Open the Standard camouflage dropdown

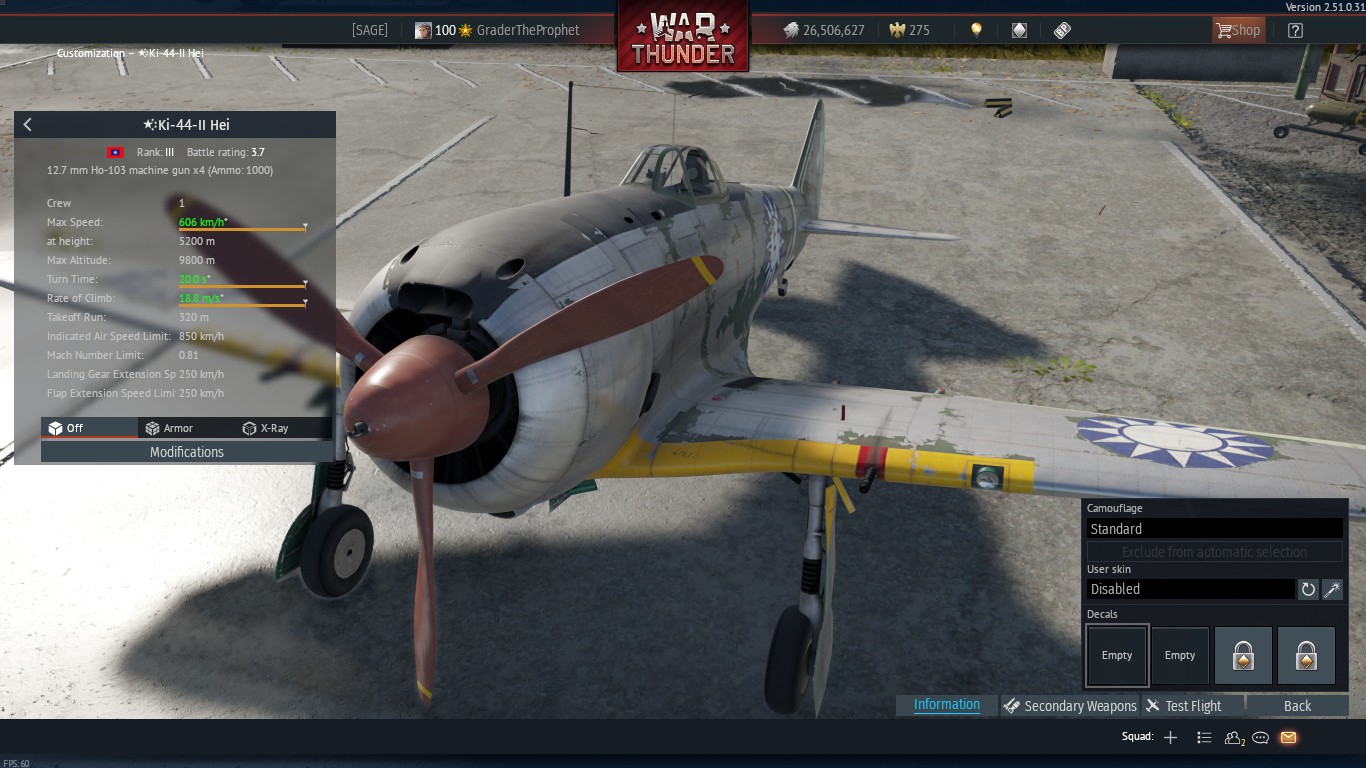tap(1214, 529)
